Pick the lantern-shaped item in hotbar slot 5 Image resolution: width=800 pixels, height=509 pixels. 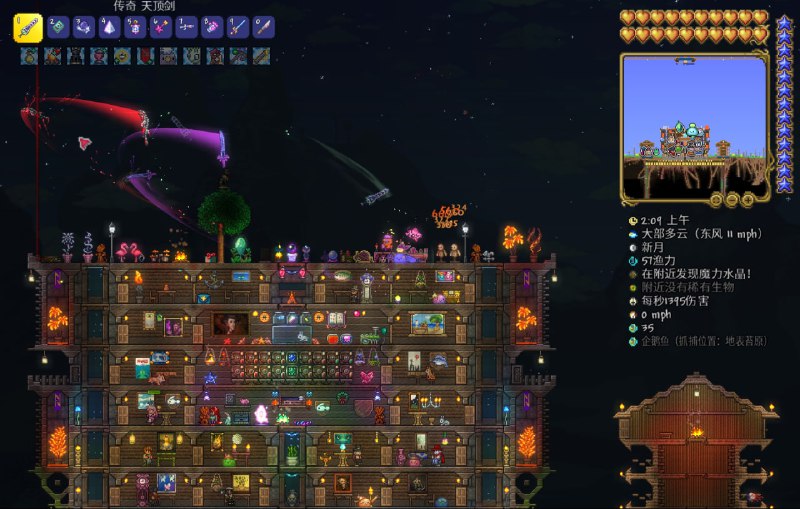[x=135, y=28]
